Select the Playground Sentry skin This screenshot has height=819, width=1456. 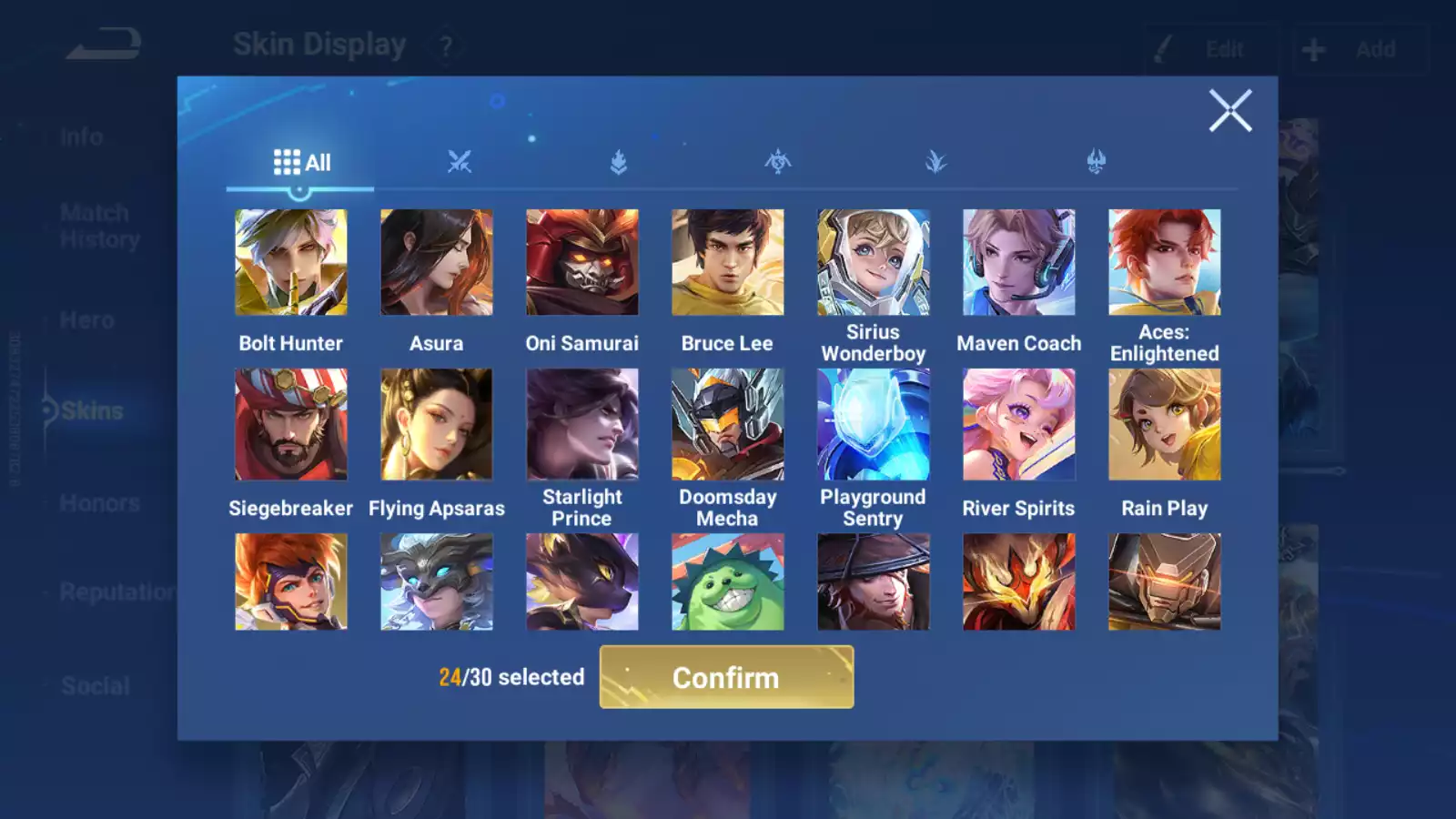point(873,424)
